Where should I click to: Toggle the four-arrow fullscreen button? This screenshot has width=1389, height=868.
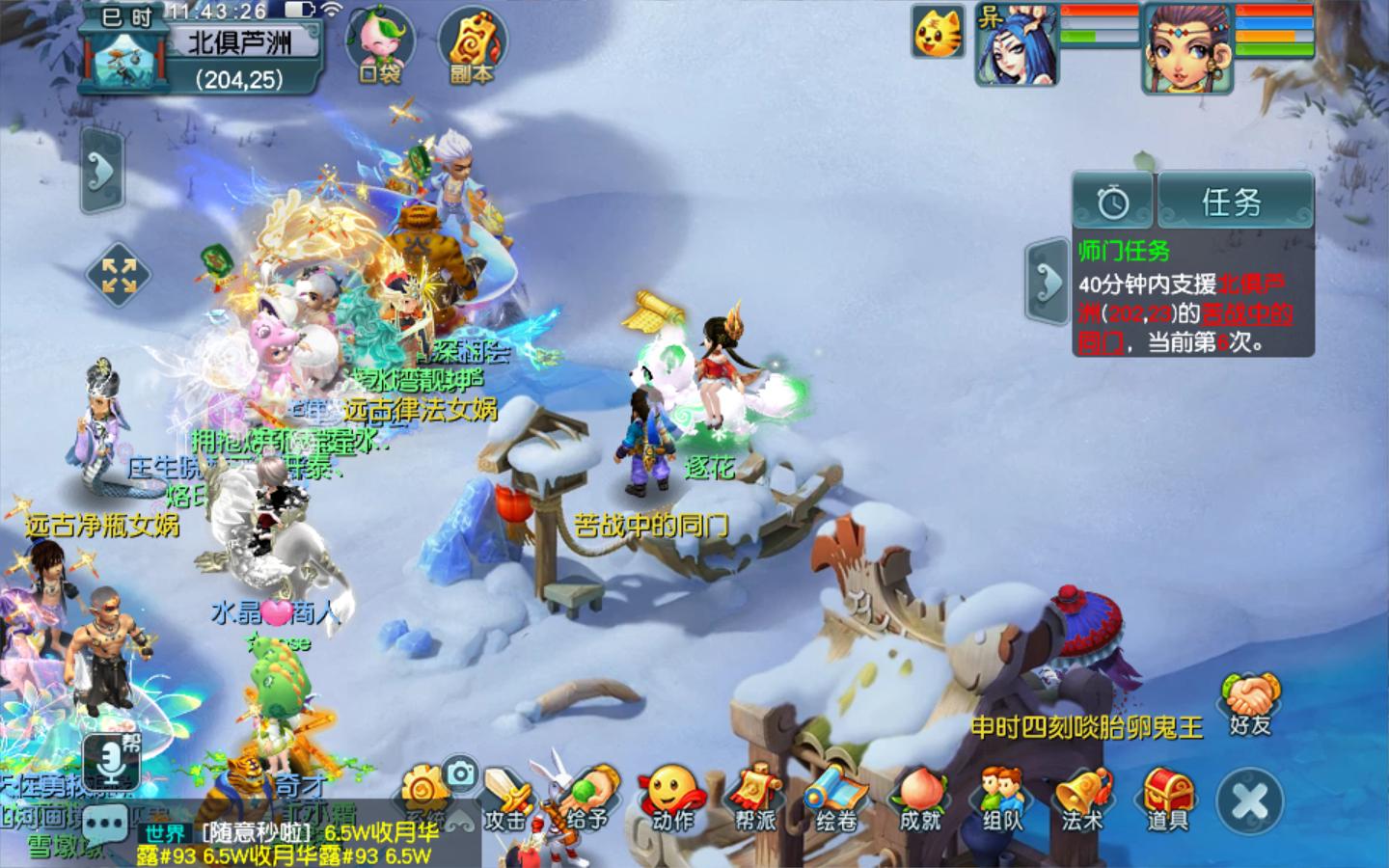coord(119,275)
